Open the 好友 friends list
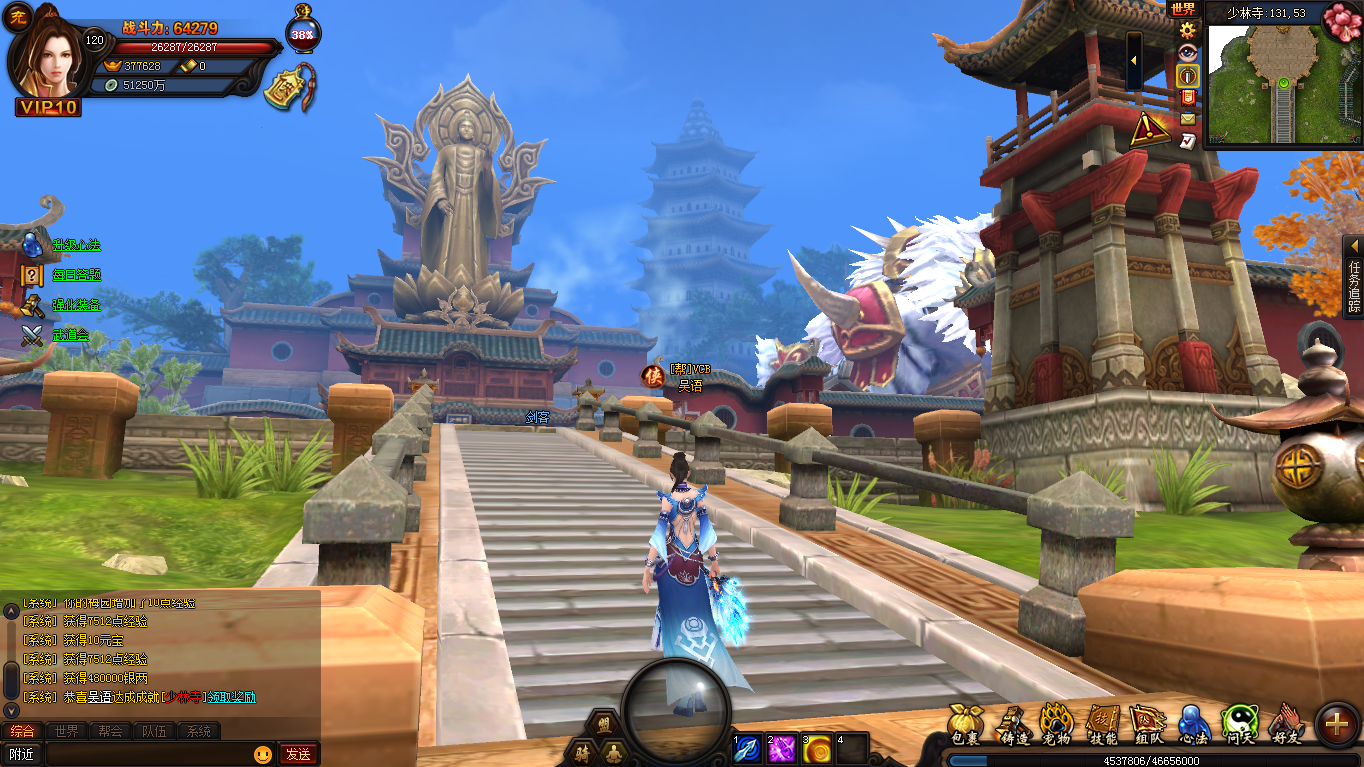The image size is (1364, 767). tap(1287, 724)
